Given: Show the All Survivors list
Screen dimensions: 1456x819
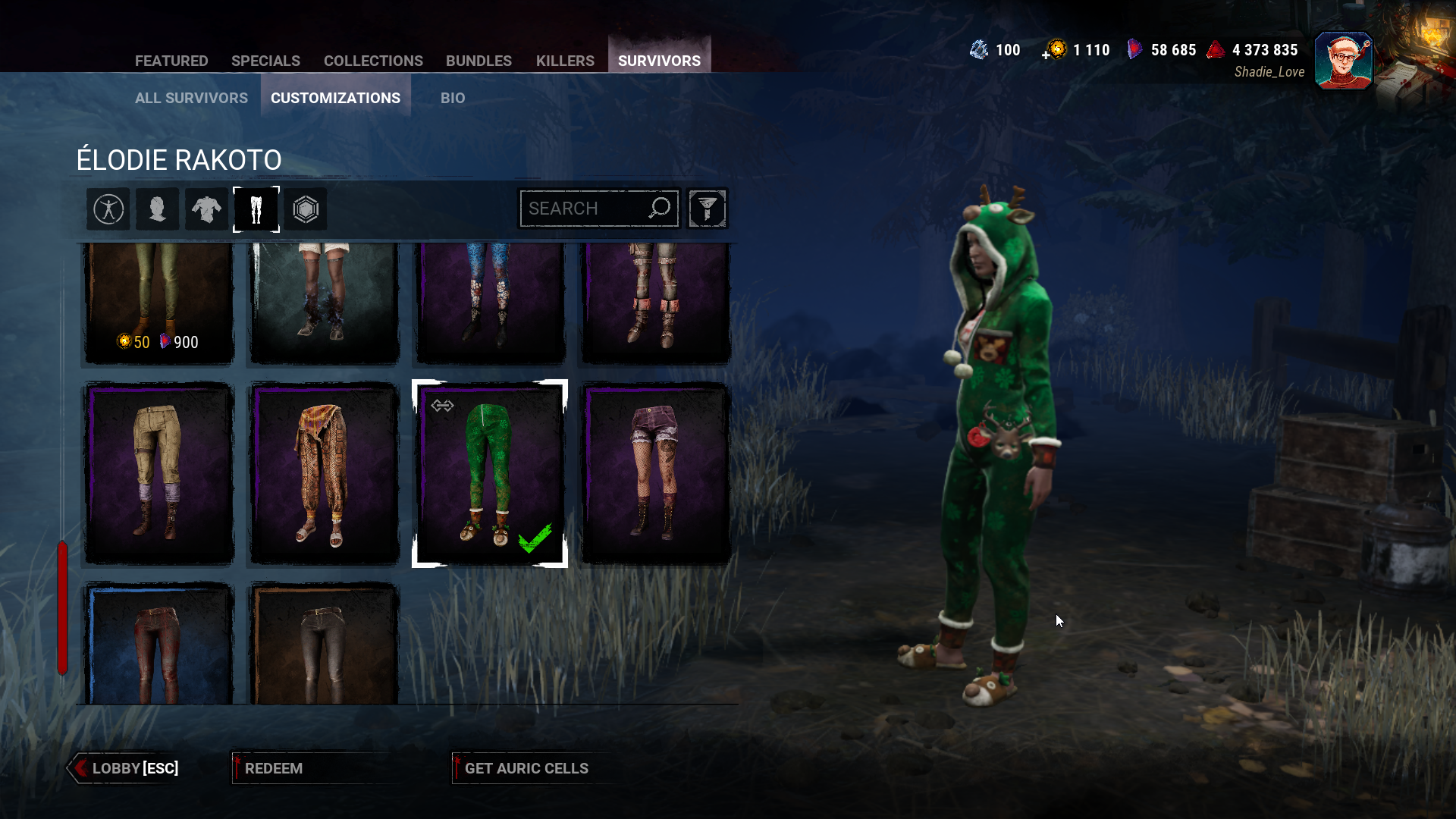Looking at the screenshot, I should (191, 98).
